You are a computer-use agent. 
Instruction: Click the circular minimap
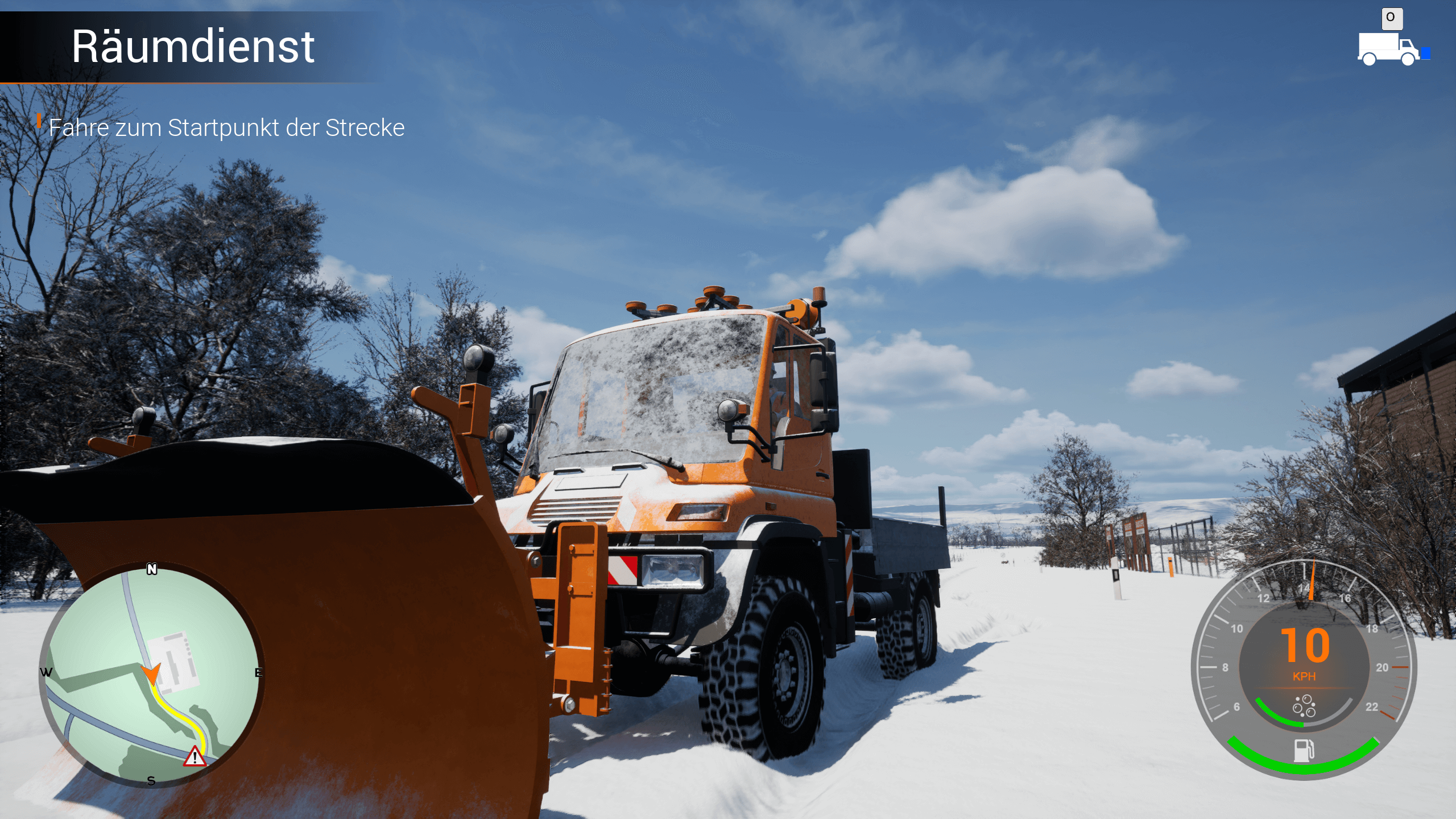151,674
